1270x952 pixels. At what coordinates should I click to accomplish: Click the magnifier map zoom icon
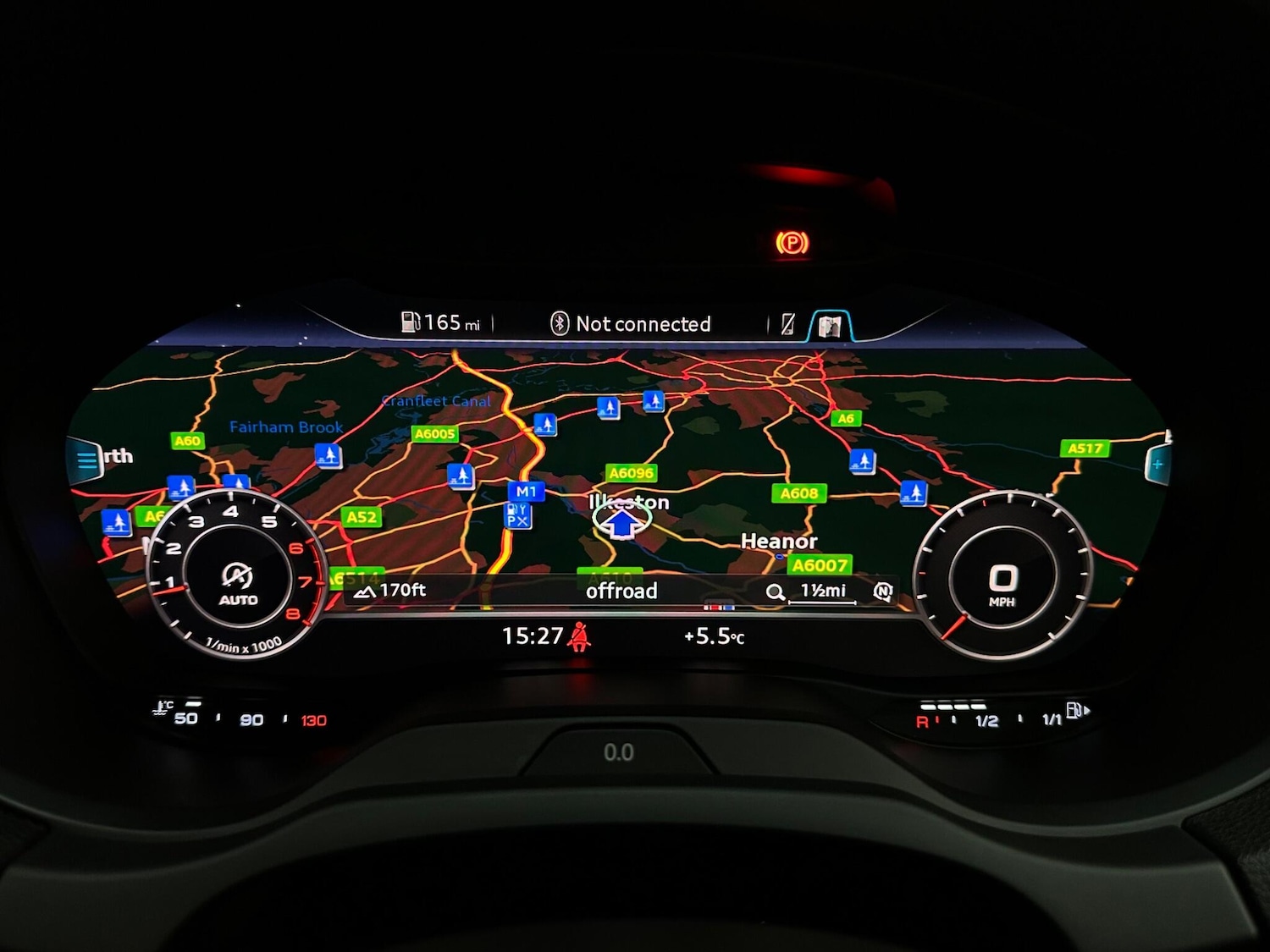click(x=775, y=592)
